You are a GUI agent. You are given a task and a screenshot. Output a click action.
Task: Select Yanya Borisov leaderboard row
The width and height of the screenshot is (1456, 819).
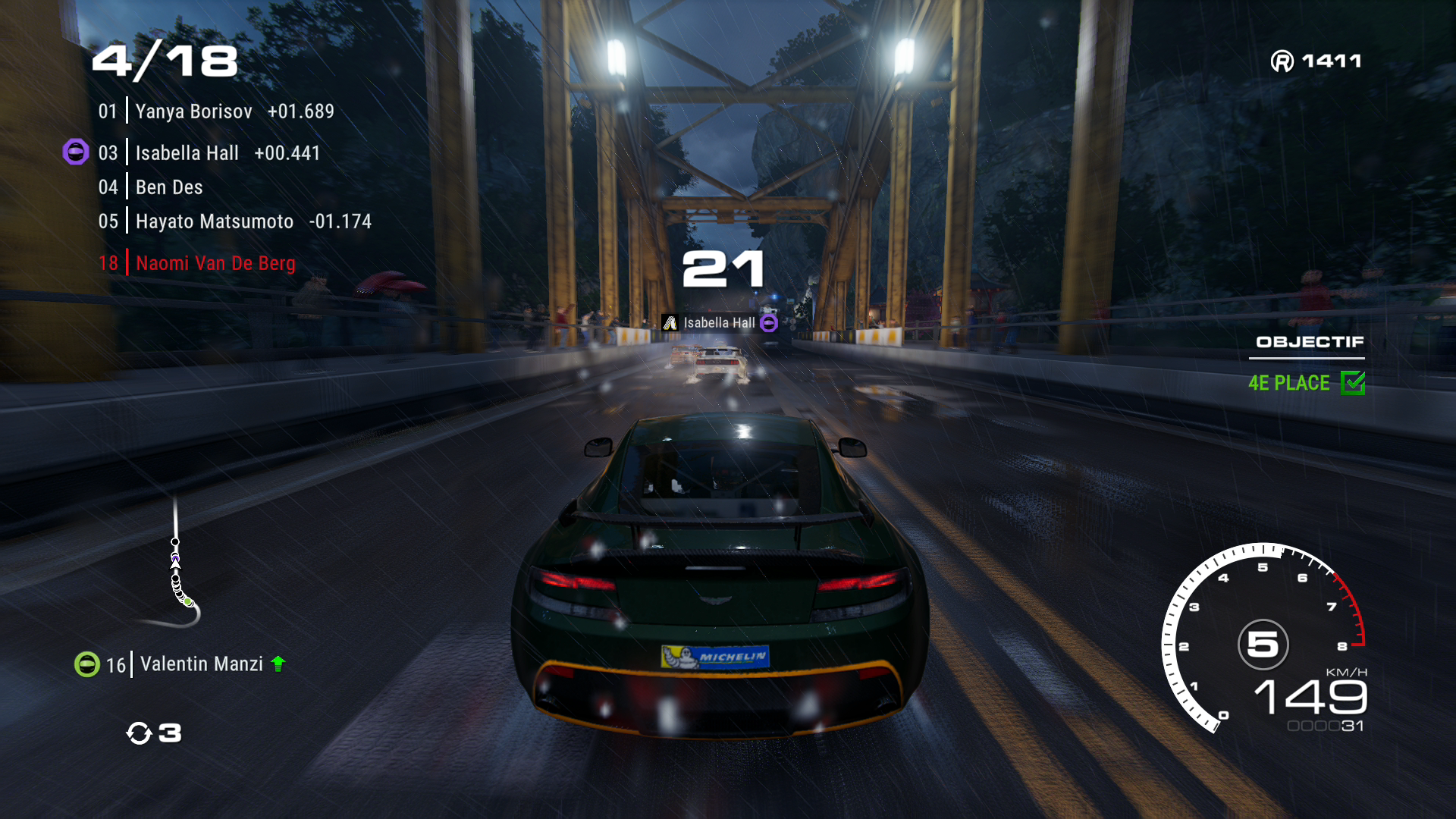pos(215,111)
